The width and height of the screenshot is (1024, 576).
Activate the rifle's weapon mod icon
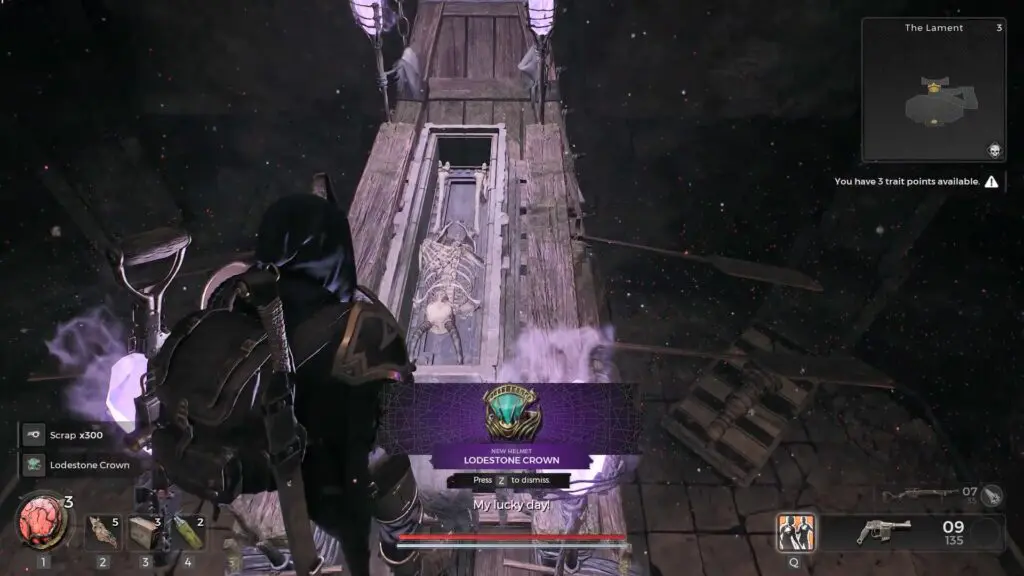point(991,493)
